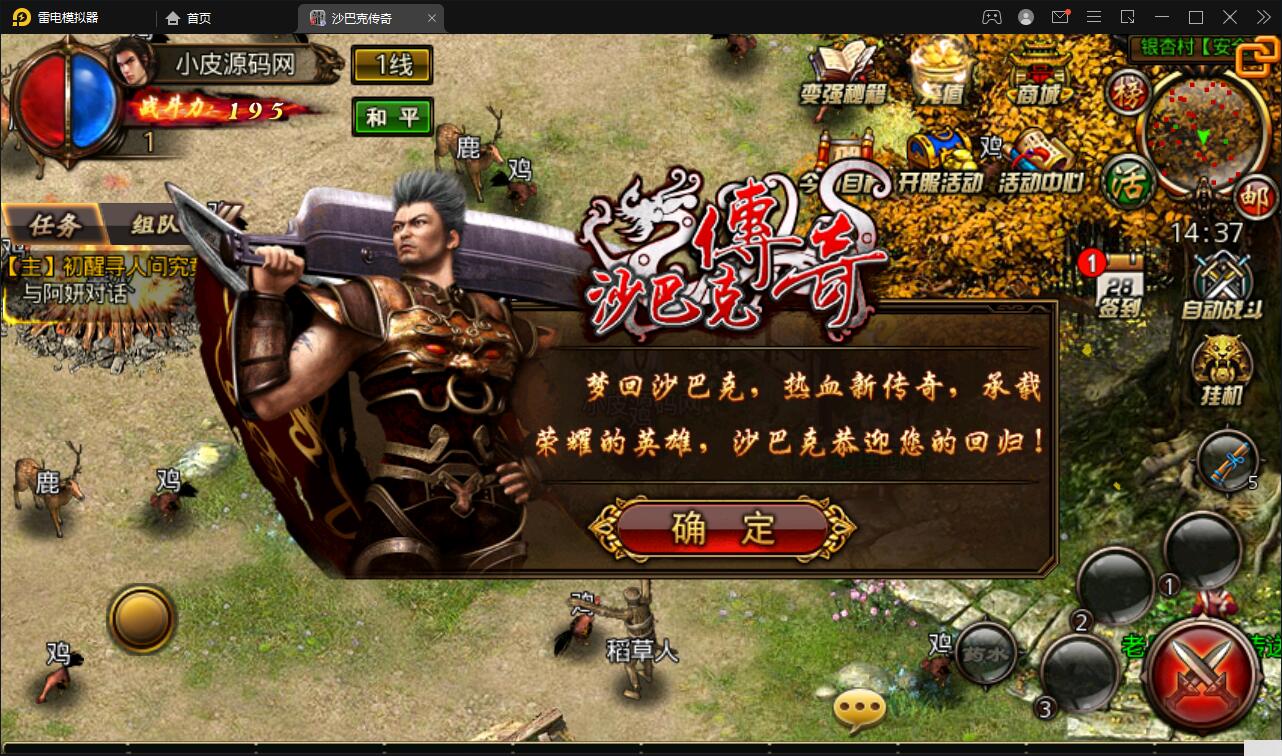Open the 1线 server line selector
Screen dimensions: 1282x756
[x=392, y=65]
